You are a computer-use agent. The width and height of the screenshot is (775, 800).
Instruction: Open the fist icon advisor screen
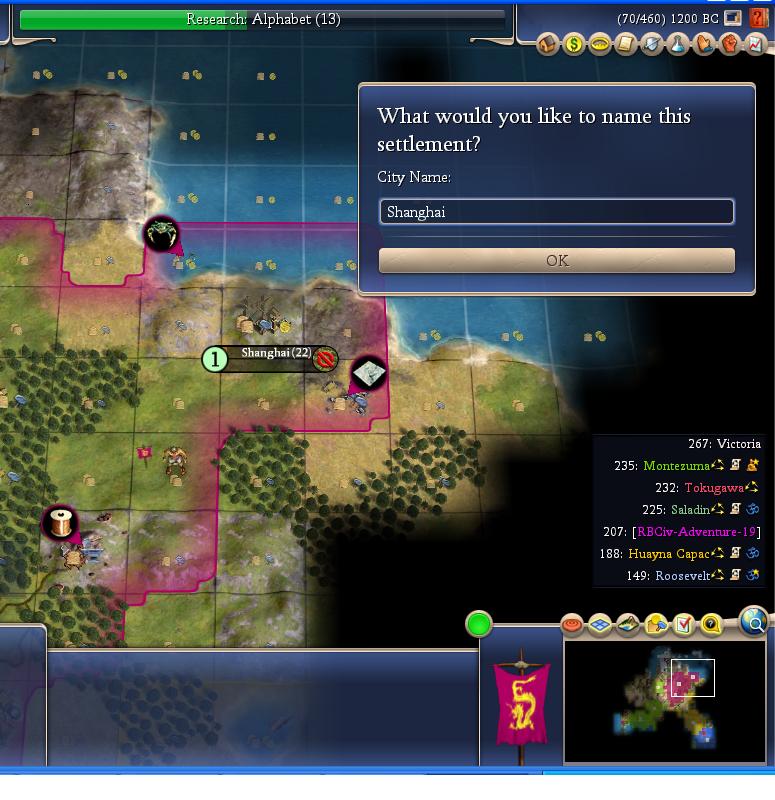(730, 45)
